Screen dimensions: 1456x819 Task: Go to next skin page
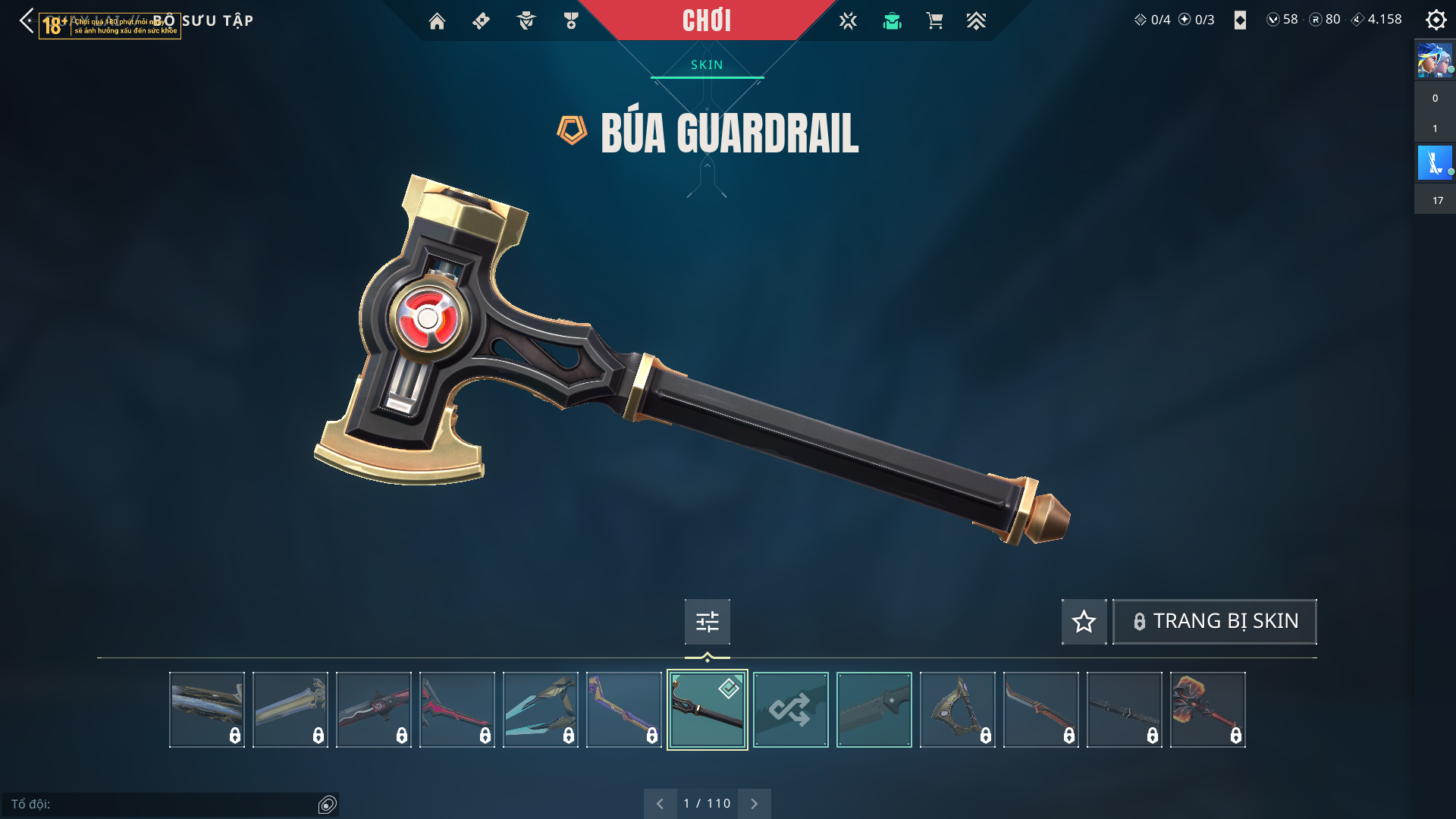tap(754, 803)
